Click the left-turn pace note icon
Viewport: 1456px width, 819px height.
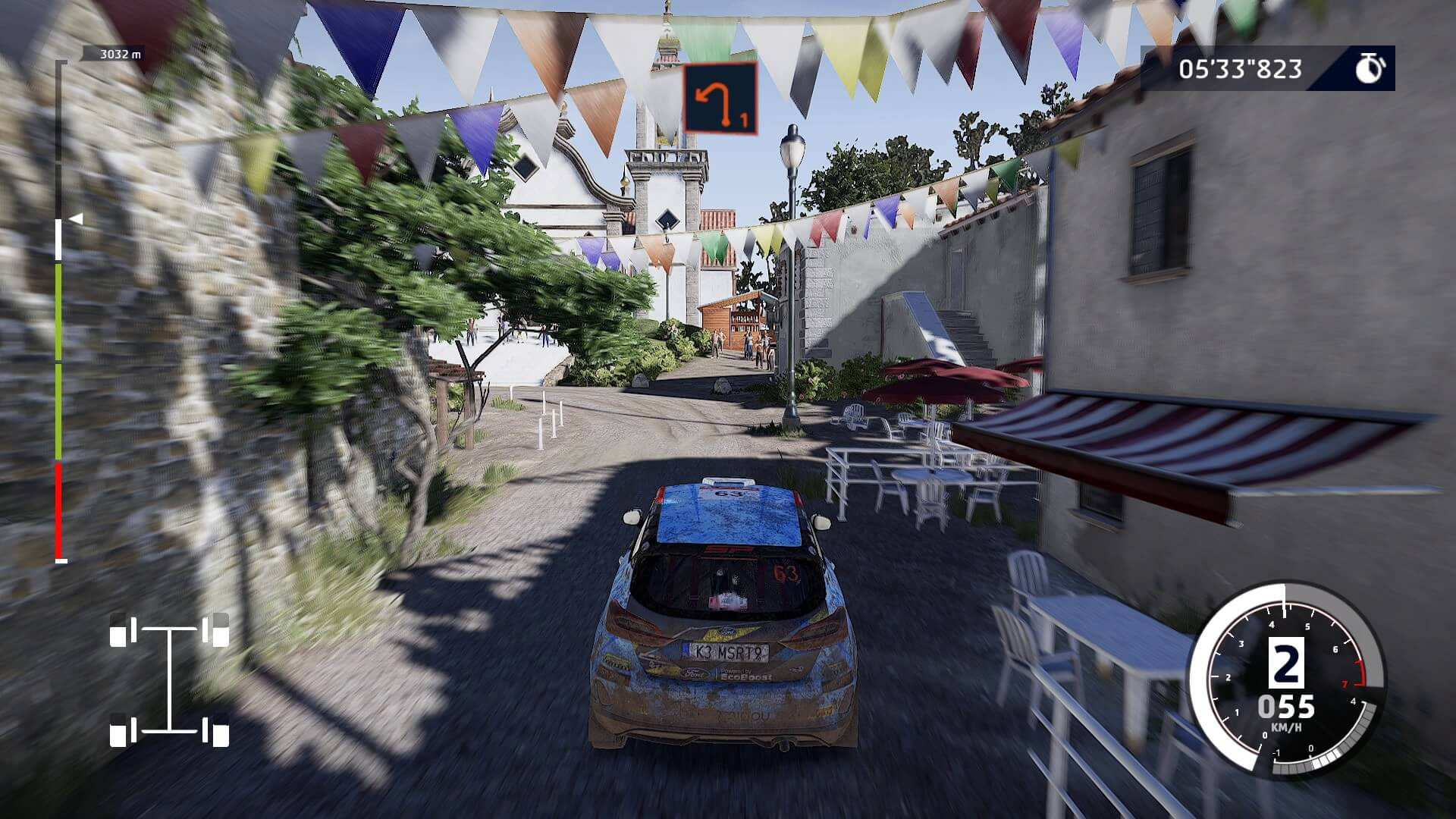720,99
